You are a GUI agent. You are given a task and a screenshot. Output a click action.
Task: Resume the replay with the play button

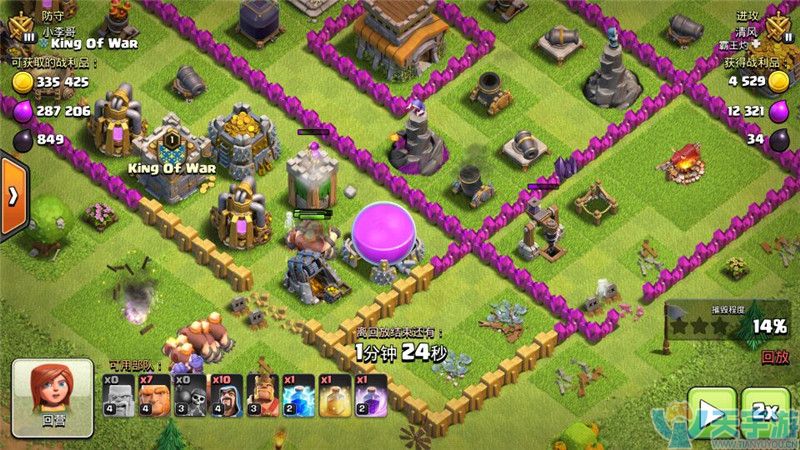pyautogui.click(x=711, y=413)
